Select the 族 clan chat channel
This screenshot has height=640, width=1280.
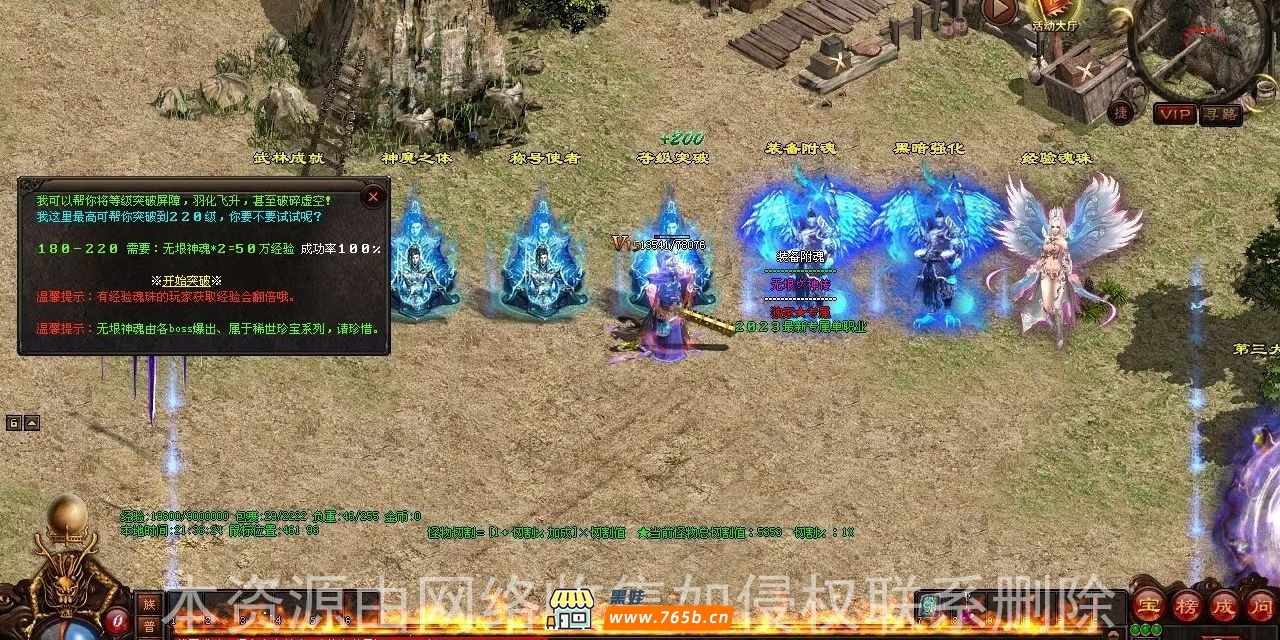(x=148, y=604)
